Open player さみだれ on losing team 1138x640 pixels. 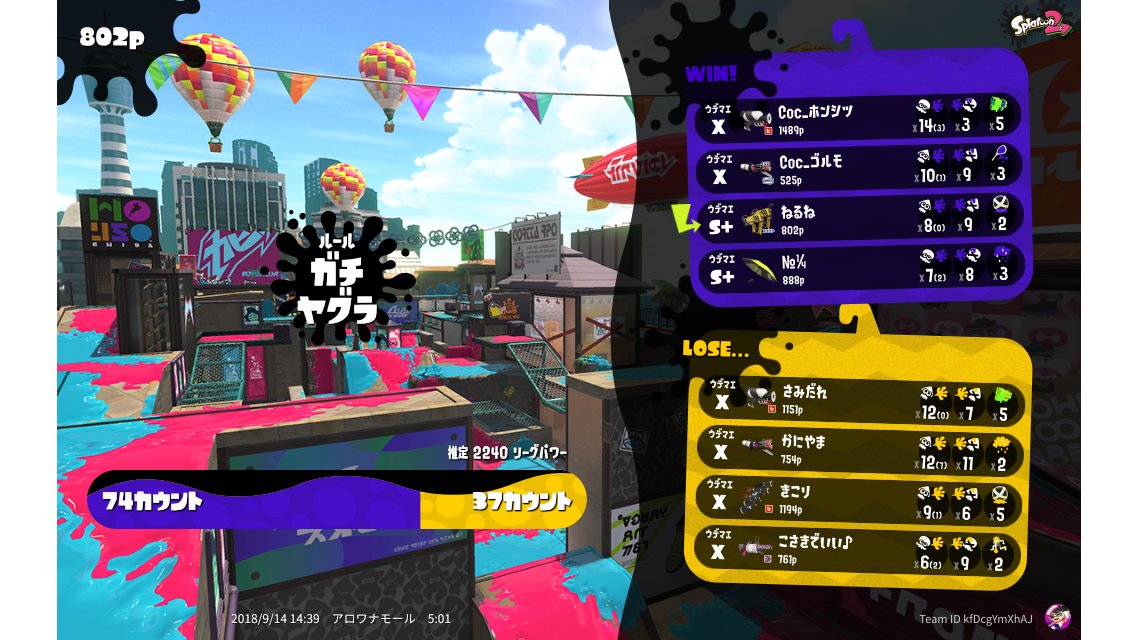859,402
